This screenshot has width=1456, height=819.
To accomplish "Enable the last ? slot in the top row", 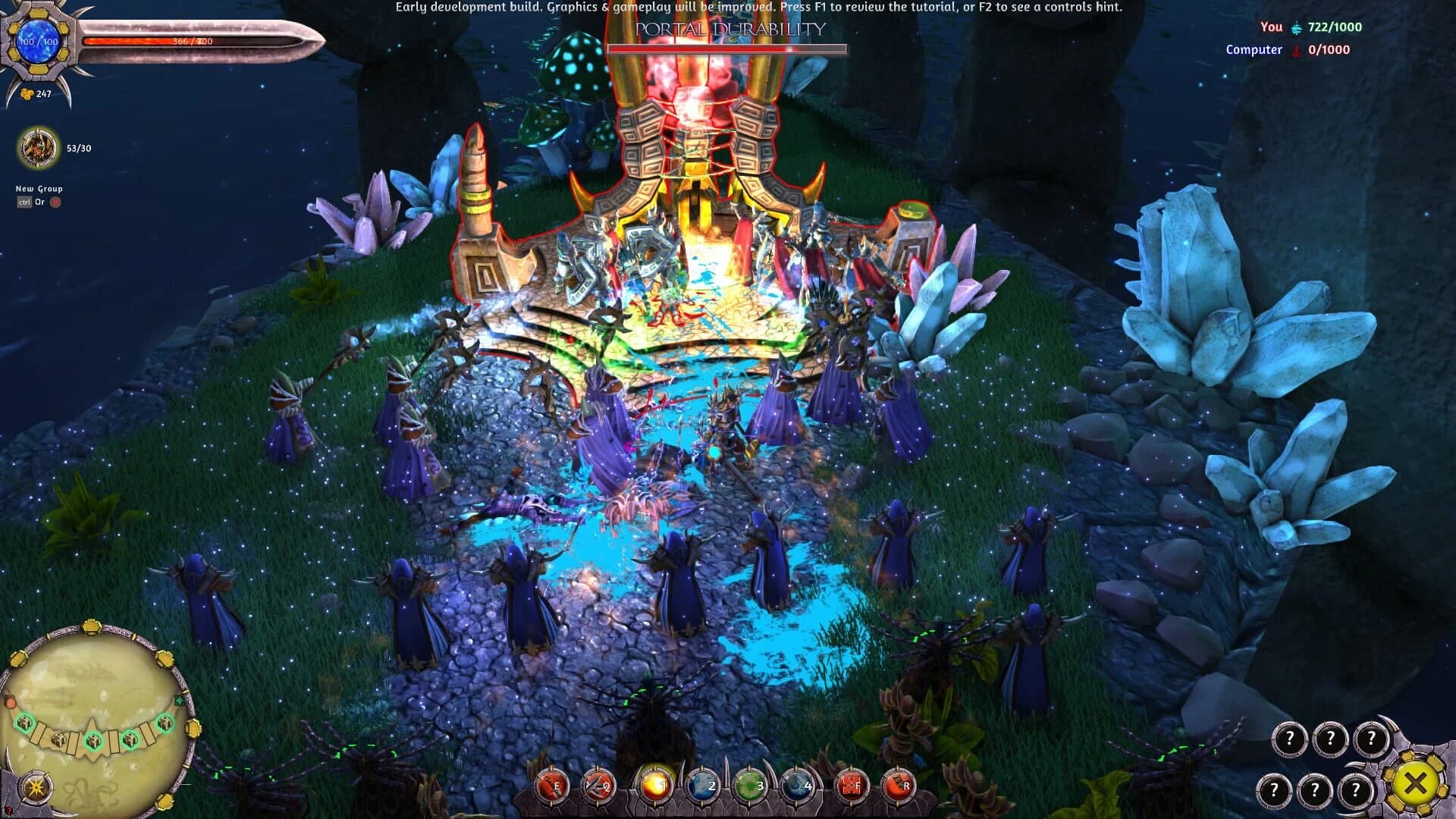I will pos(1372,738).
